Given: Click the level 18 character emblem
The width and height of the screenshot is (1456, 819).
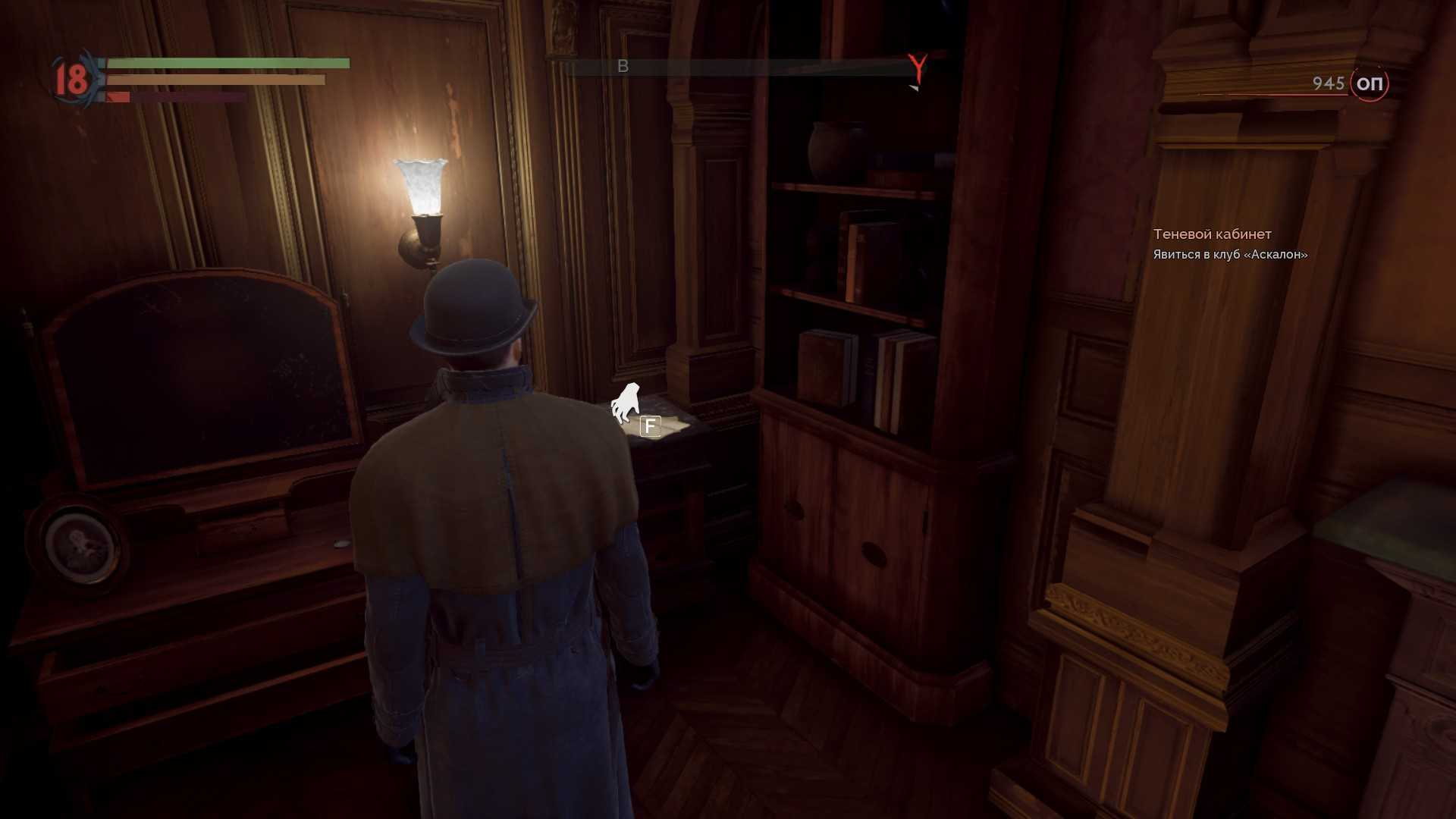Looking at the screenshot, I should coord(72,79).
